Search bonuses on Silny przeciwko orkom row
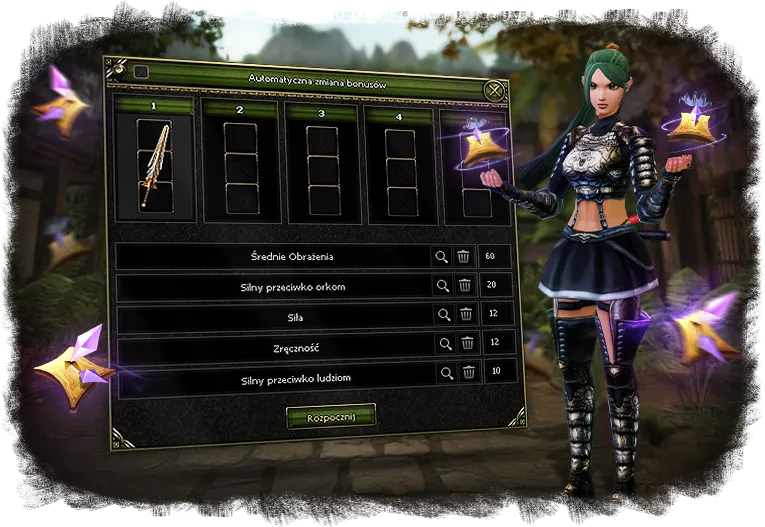The image size is (765, 527). tap(442, 286)
